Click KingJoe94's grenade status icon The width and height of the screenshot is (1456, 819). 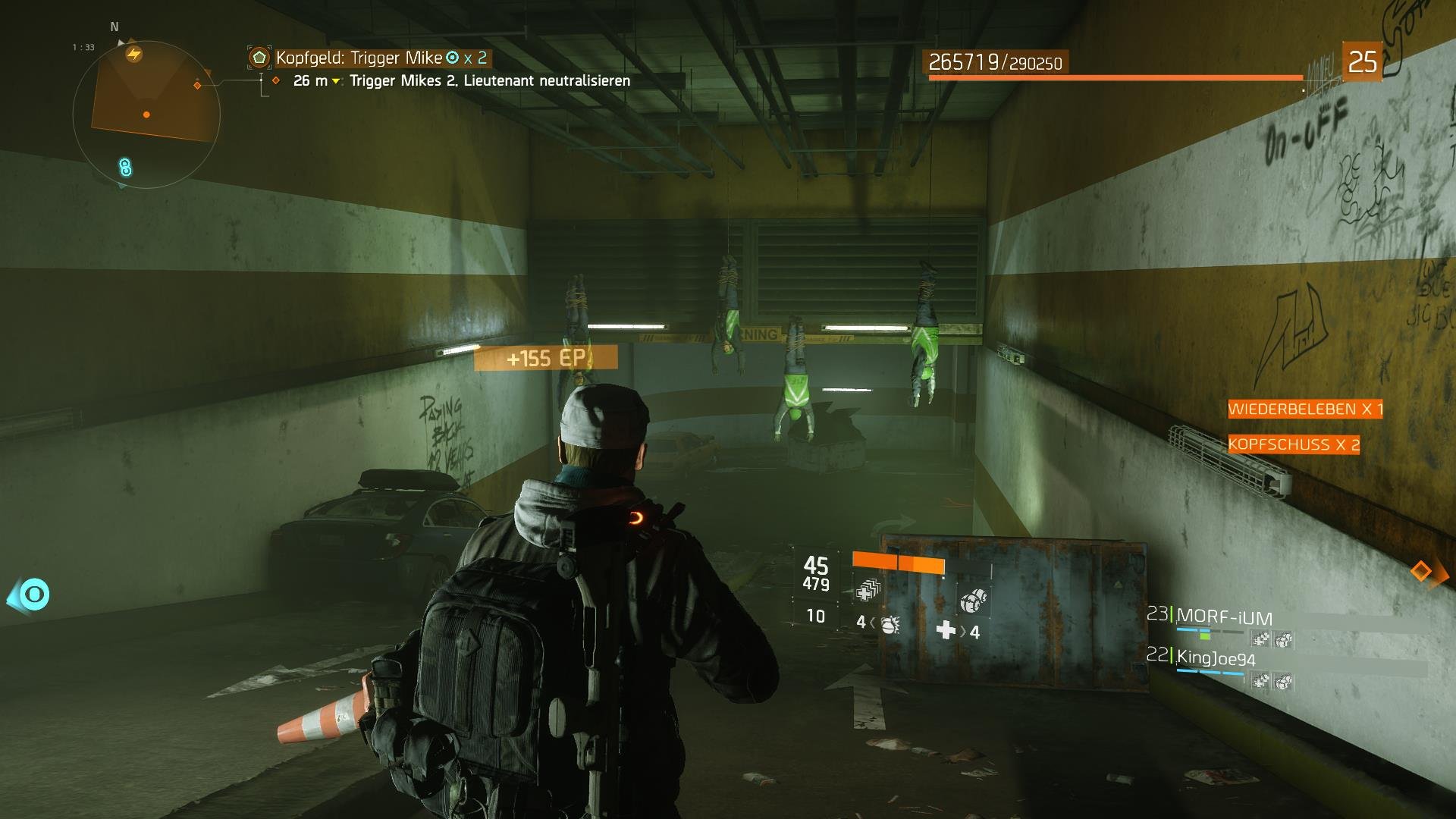(x=1283, y=681)
